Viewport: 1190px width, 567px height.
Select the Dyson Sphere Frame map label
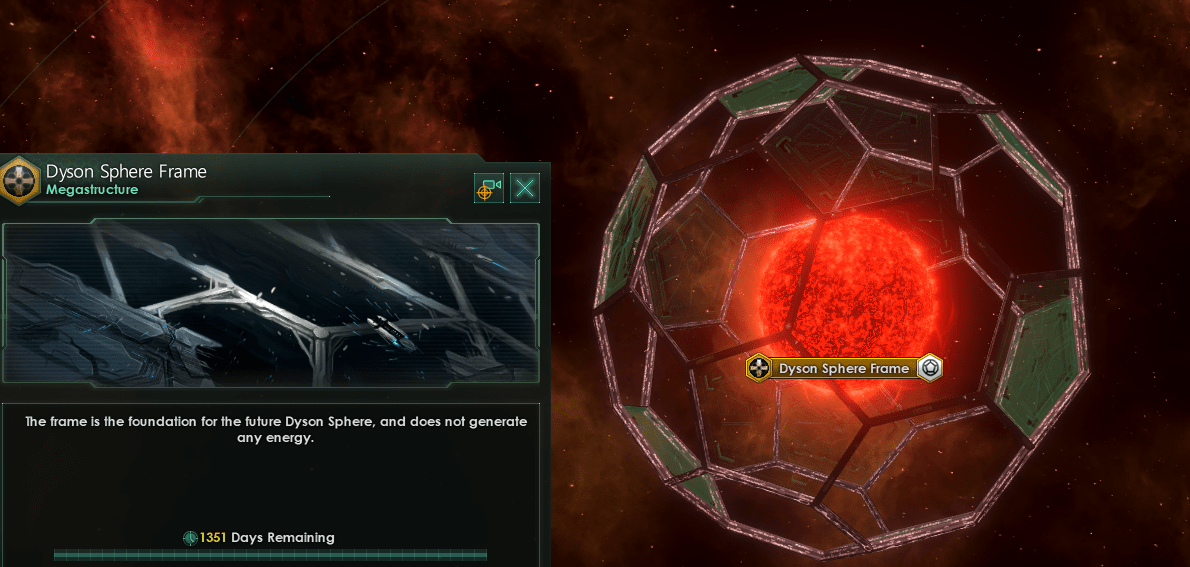[x=843, y=368]
